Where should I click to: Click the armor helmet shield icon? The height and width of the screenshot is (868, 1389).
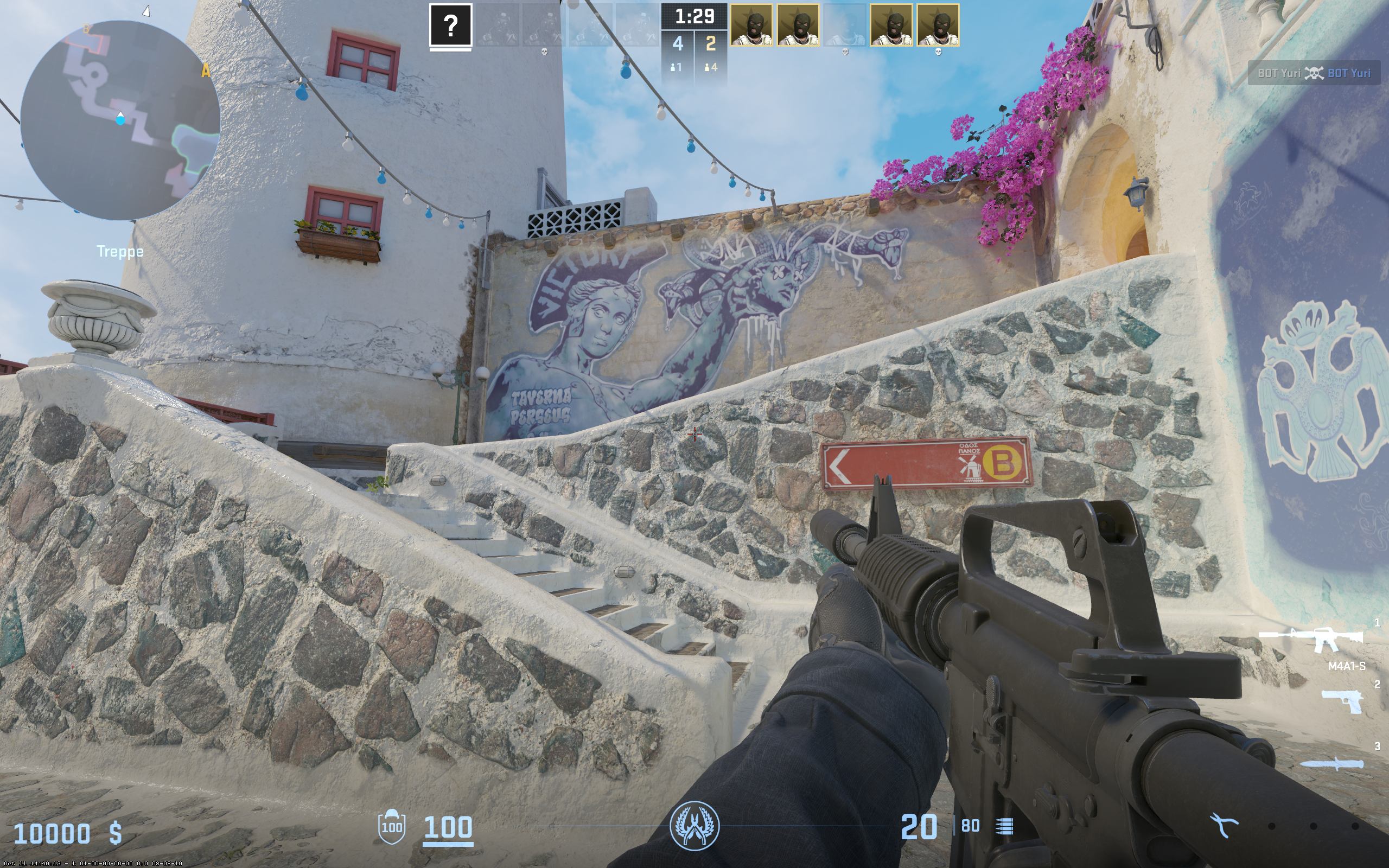(391, 826)
